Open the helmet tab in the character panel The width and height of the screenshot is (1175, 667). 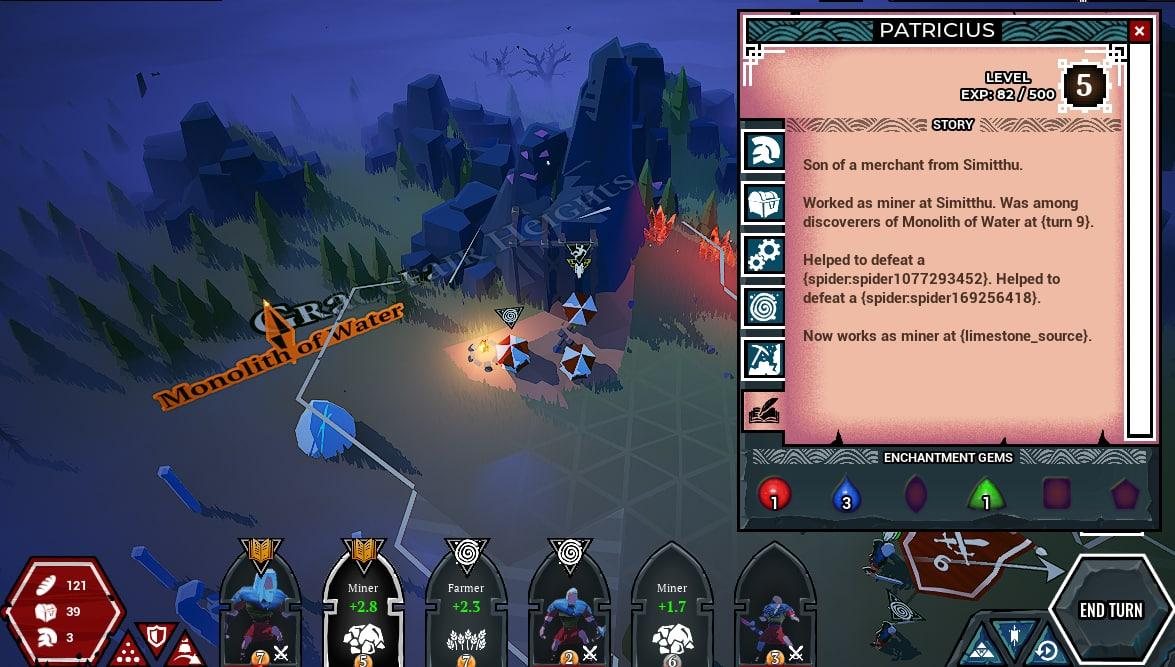[x=764, y=151]
